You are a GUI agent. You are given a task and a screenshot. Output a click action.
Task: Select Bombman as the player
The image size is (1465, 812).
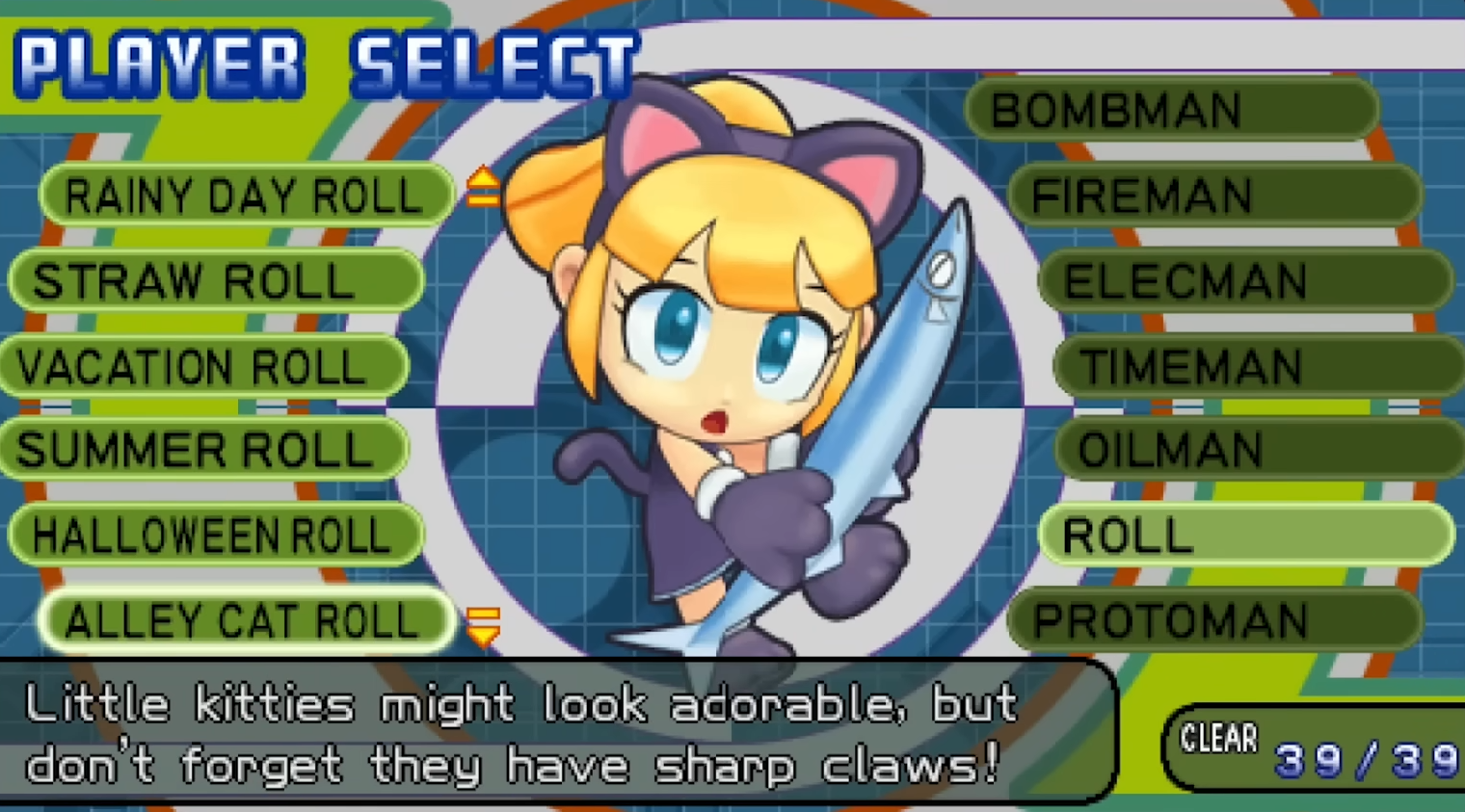coord(1171,110)
